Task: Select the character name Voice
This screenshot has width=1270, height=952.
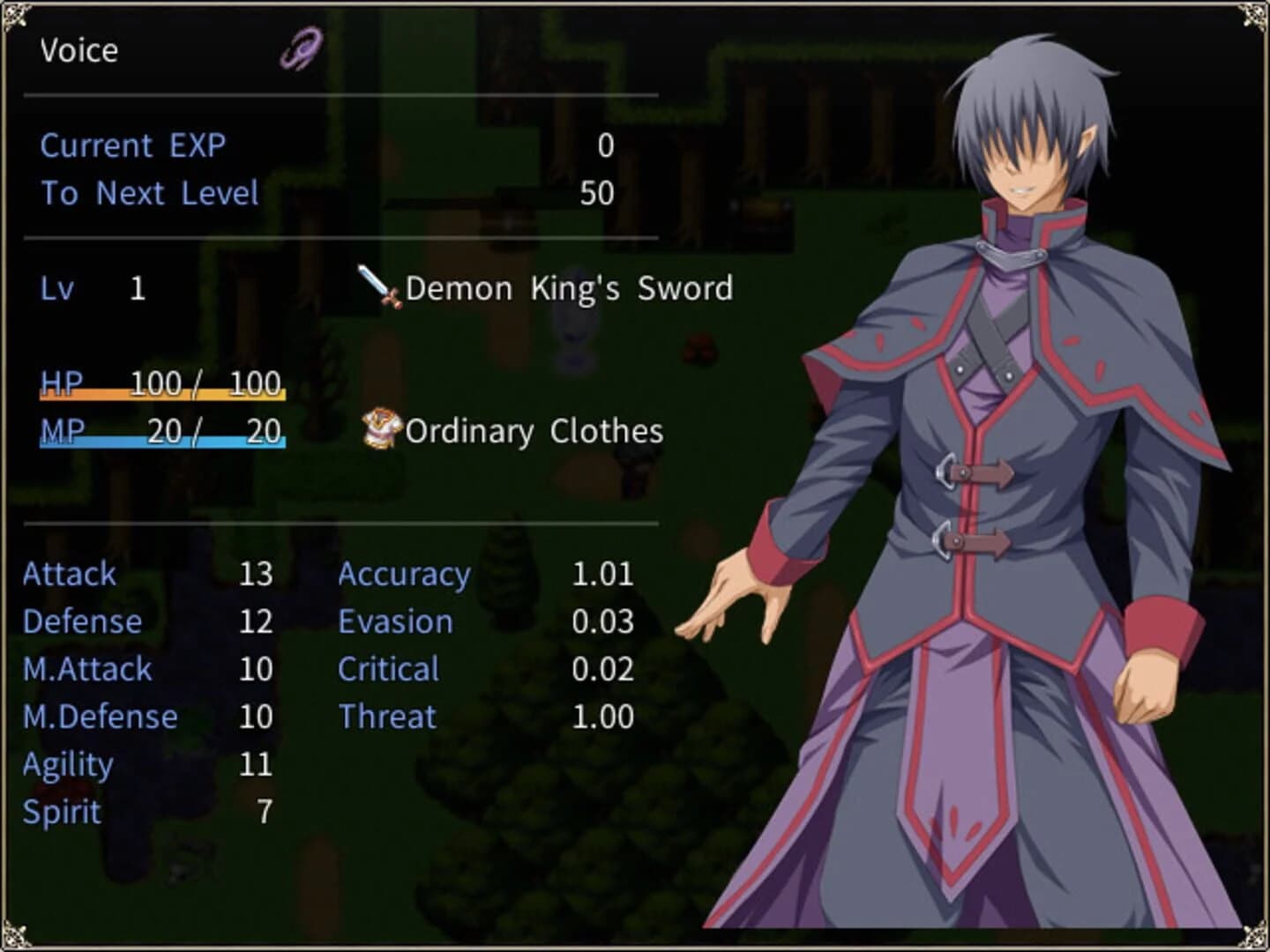Action: tap(78, 51)
